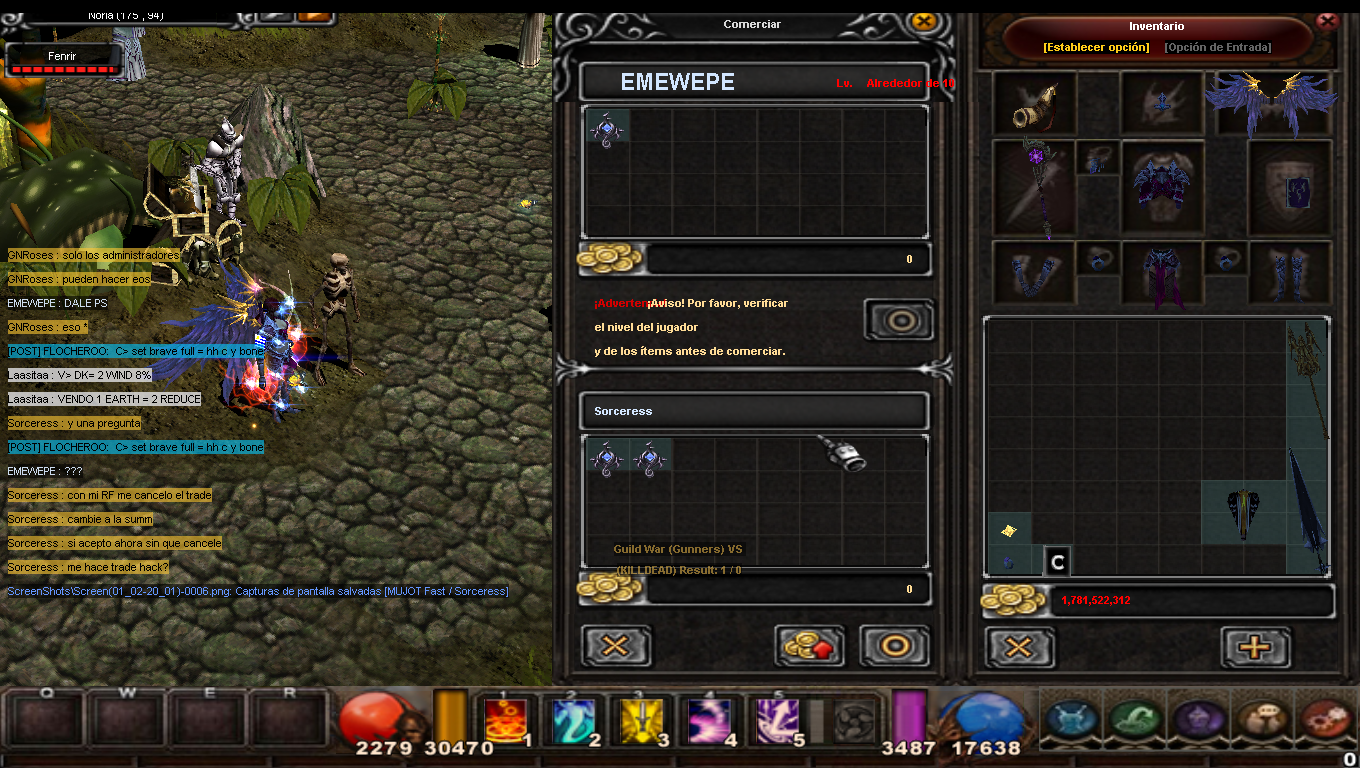The width and height of the screenshot is (1360, 768).
Task: Pick the yellow gem in the inventory grid
Action: pos(1009,530)
